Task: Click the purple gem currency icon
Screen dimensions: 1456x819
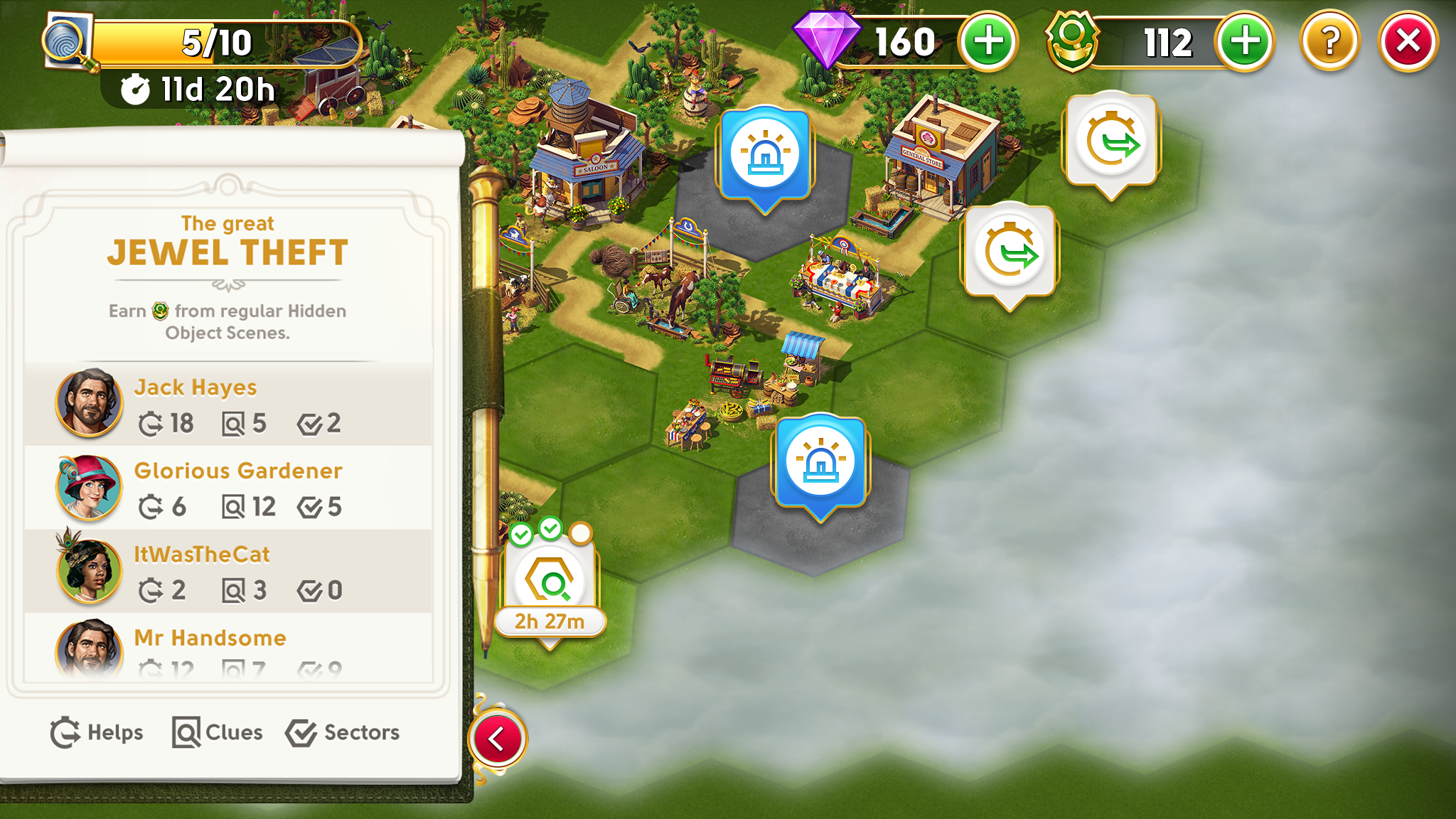Action: 826,39
